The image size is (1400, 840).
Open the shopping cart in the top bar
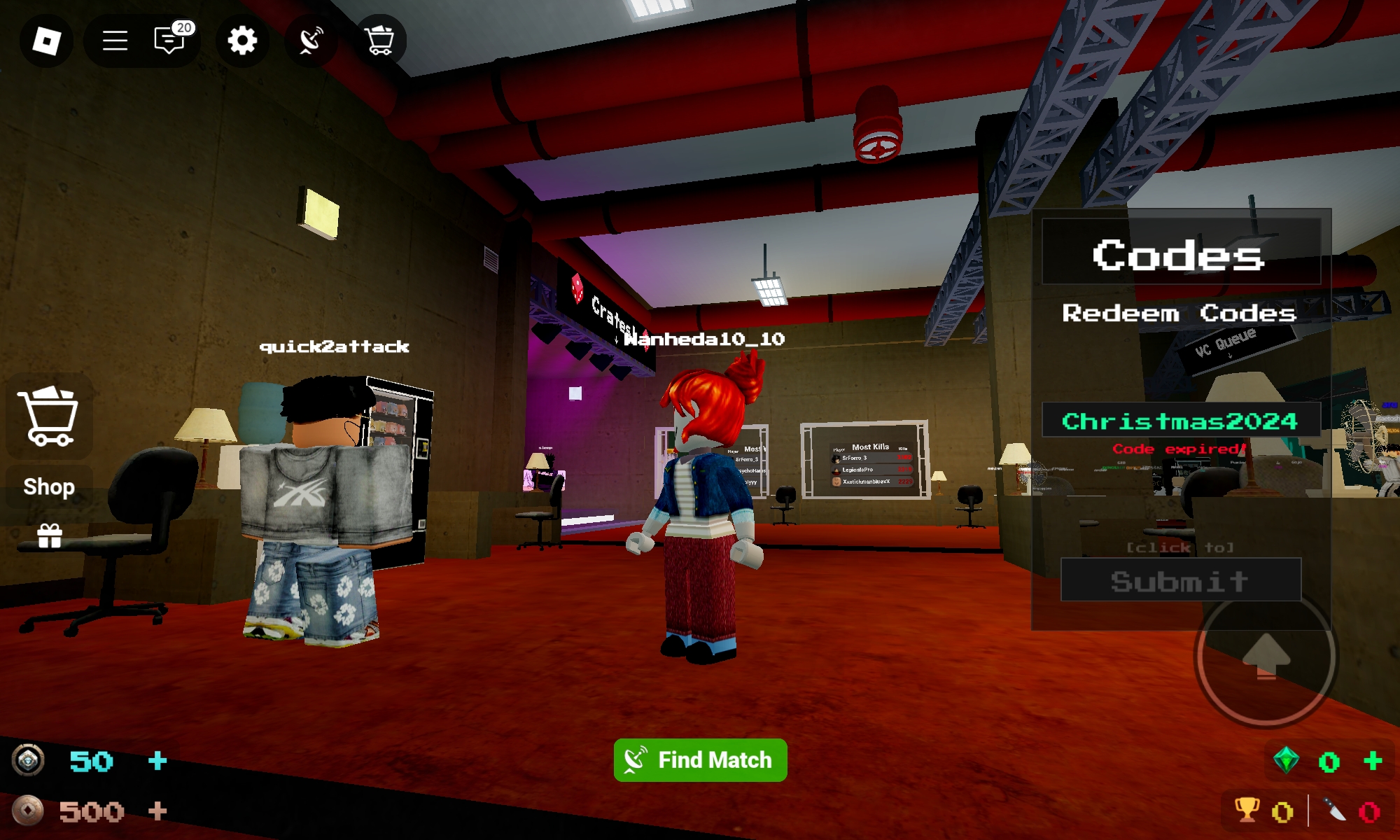click(379, 41)
